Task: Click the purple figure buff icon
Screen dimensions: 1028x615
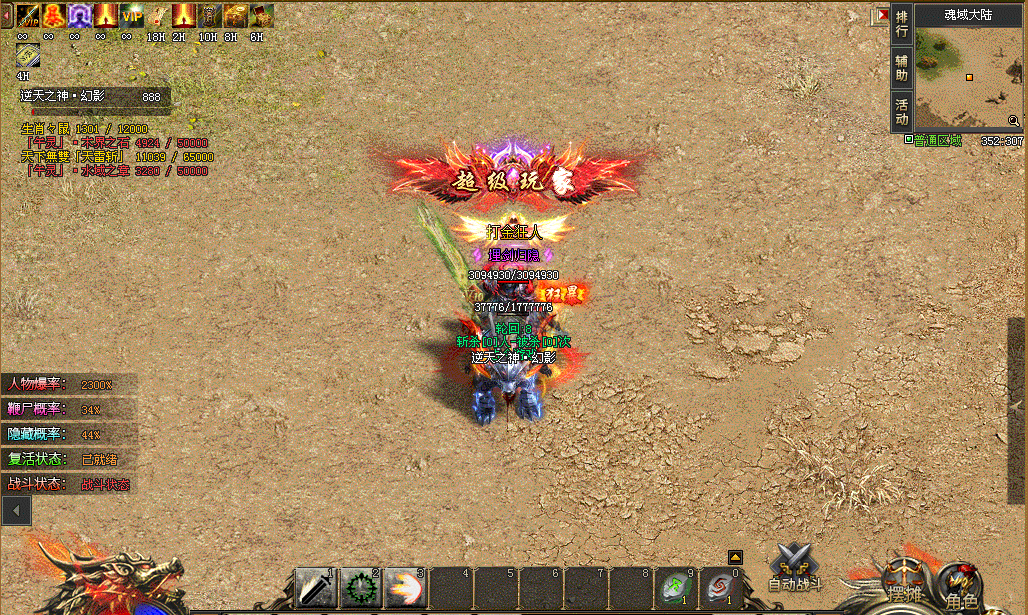Action: point(80,15)
